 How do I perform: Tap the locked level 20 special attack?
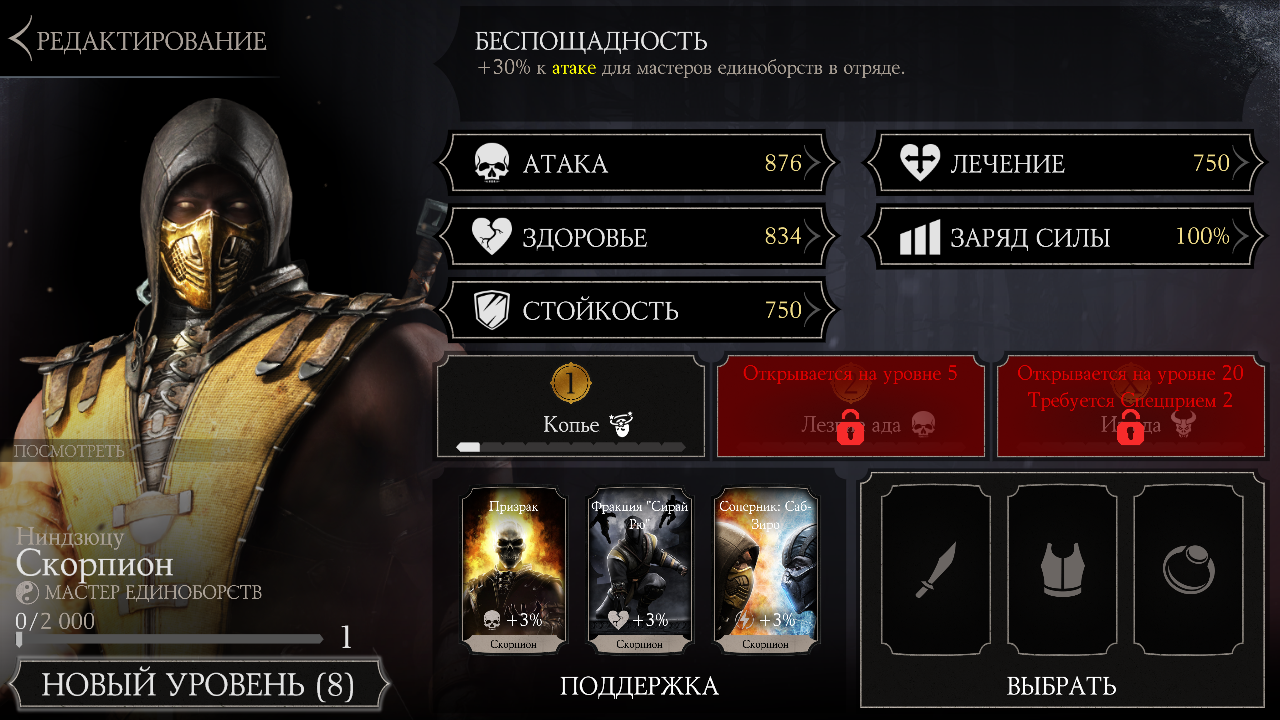coord(1130,407)
